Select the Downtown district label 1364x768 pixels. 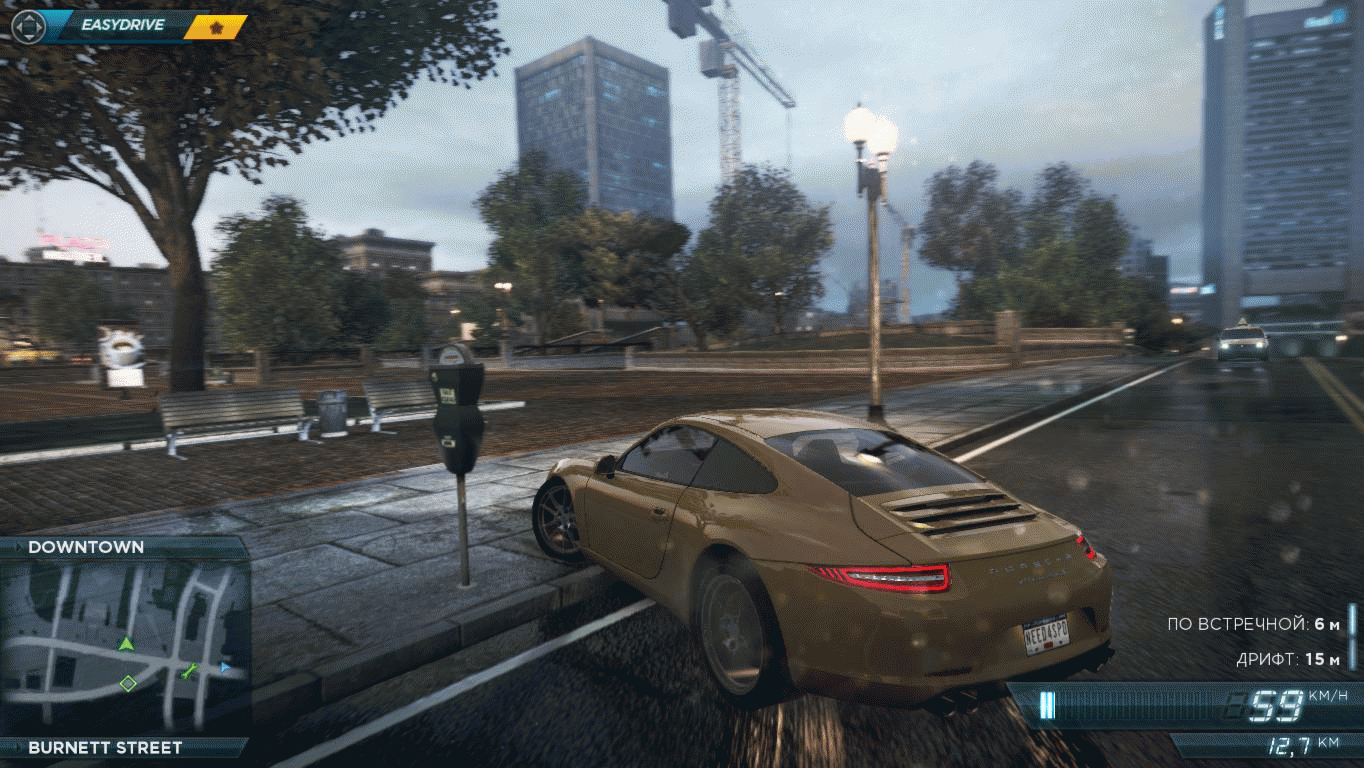click(x=86, y=547)
